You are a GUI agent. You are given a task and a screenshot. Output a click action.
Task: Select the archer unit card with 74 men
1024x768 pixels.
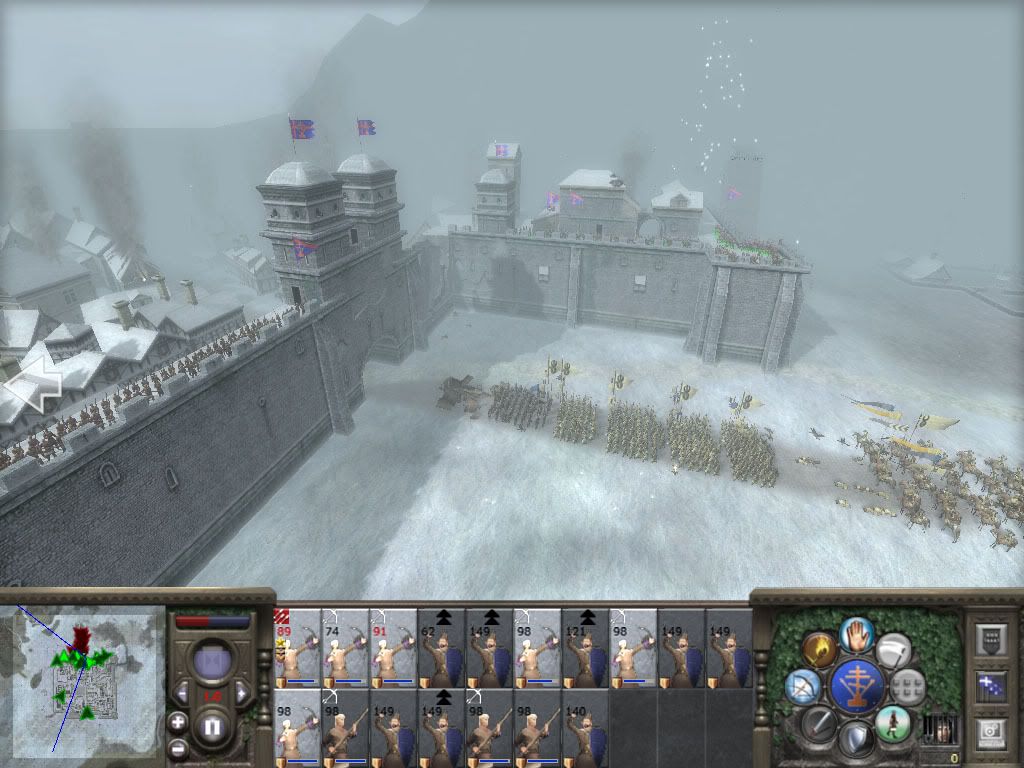(345, 648)
